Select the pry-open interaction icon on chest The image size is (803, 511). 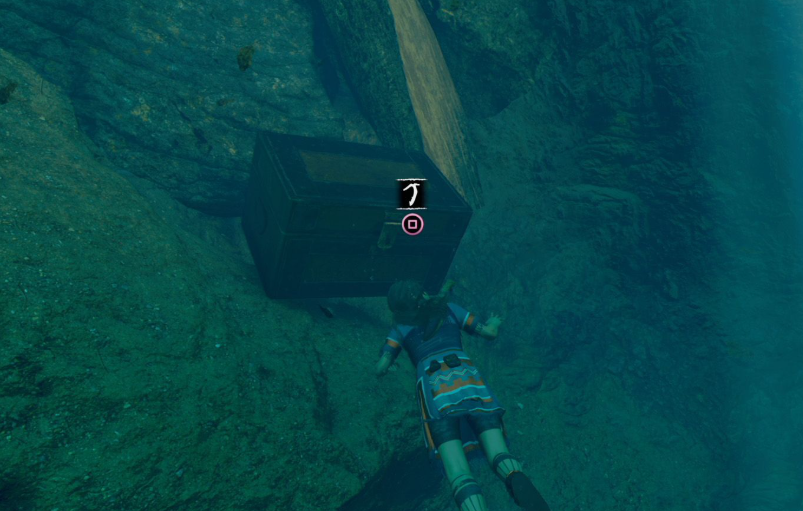(x=411, y=193)
